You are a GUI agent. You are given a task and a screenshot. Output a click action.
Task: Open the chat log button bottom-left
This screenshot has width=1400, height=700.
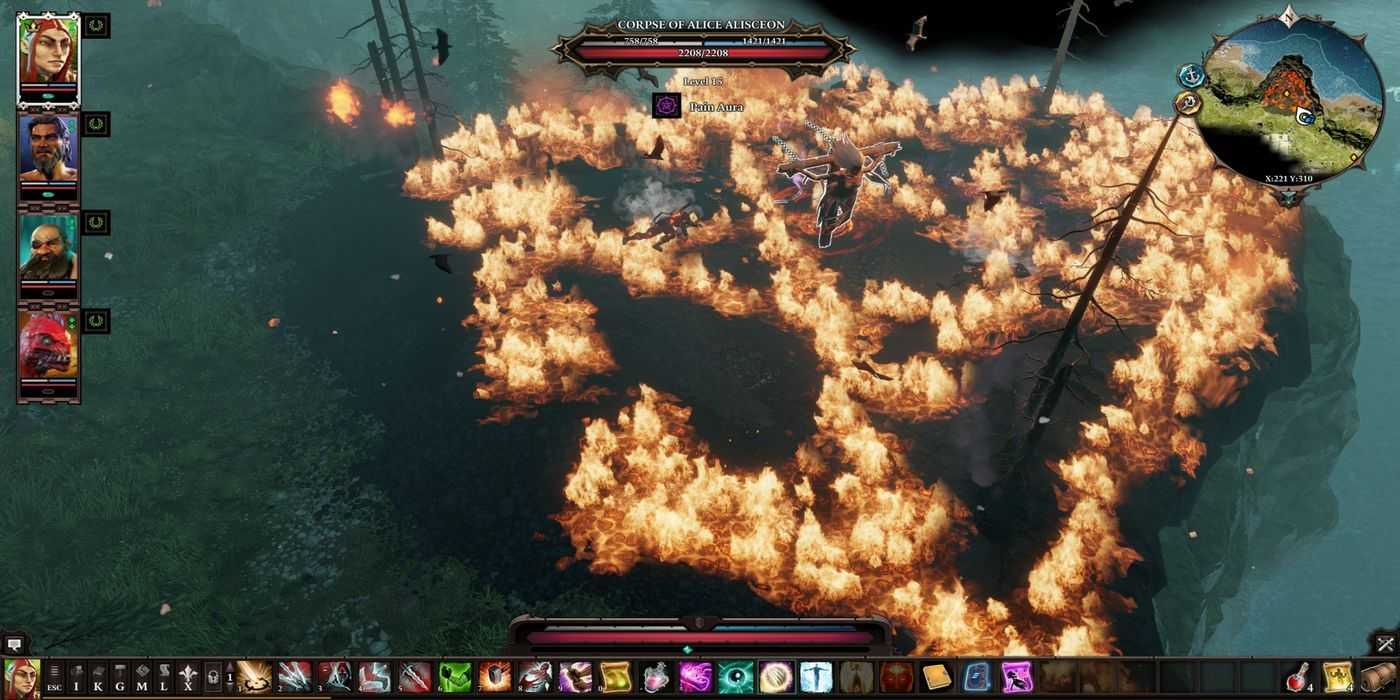click(14, 645)
